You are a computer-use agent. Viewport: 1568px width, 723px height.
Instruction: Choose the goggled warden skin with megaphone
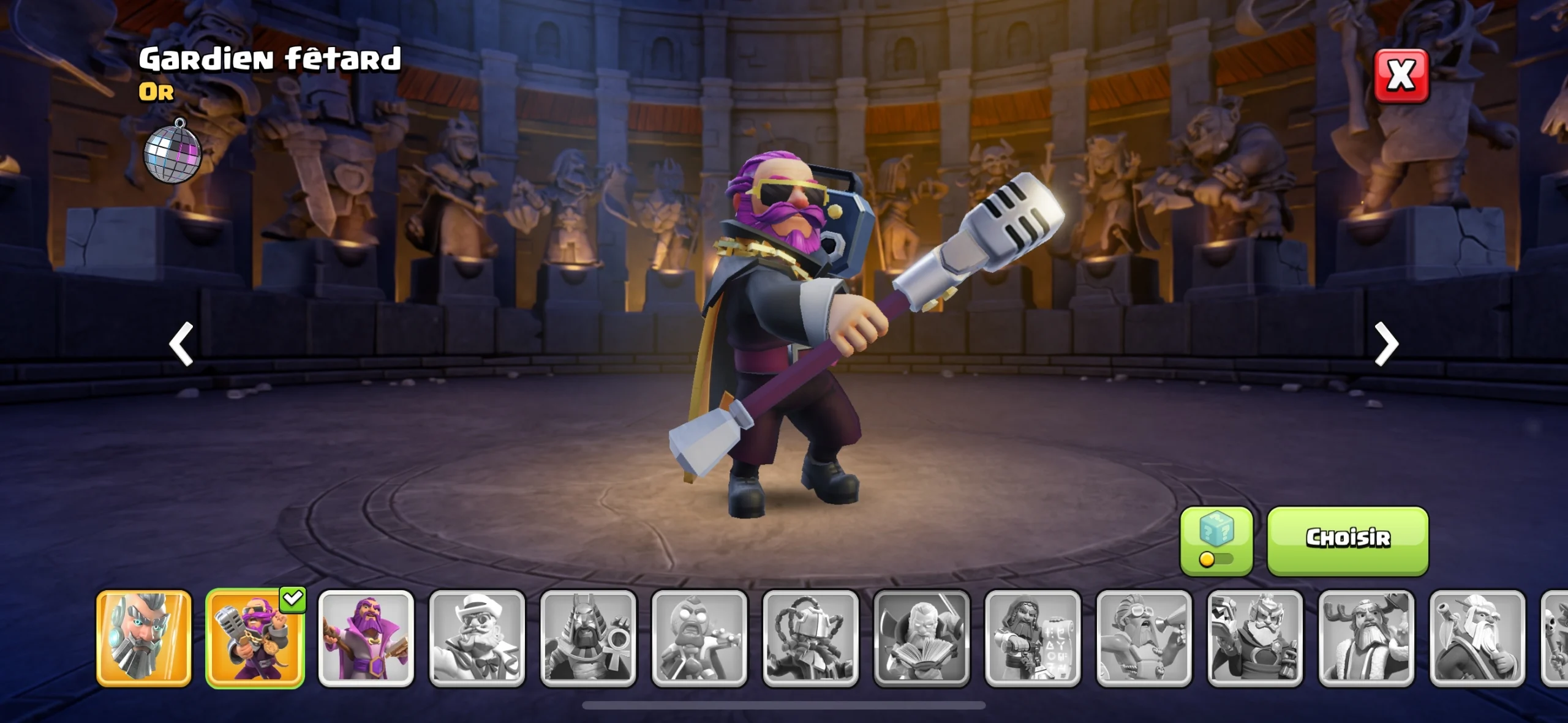click(1144, 637)
